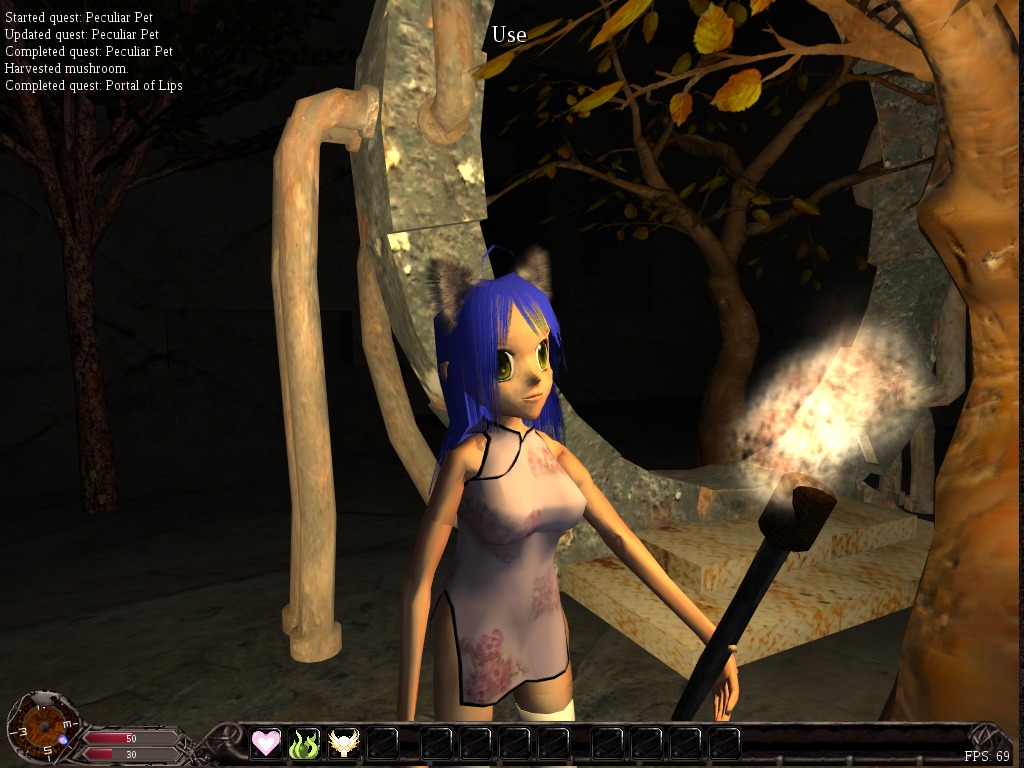Activate the pink heart ability slot
The width and height of the screenshot is (1024, 768).
(x=266, y=743)
